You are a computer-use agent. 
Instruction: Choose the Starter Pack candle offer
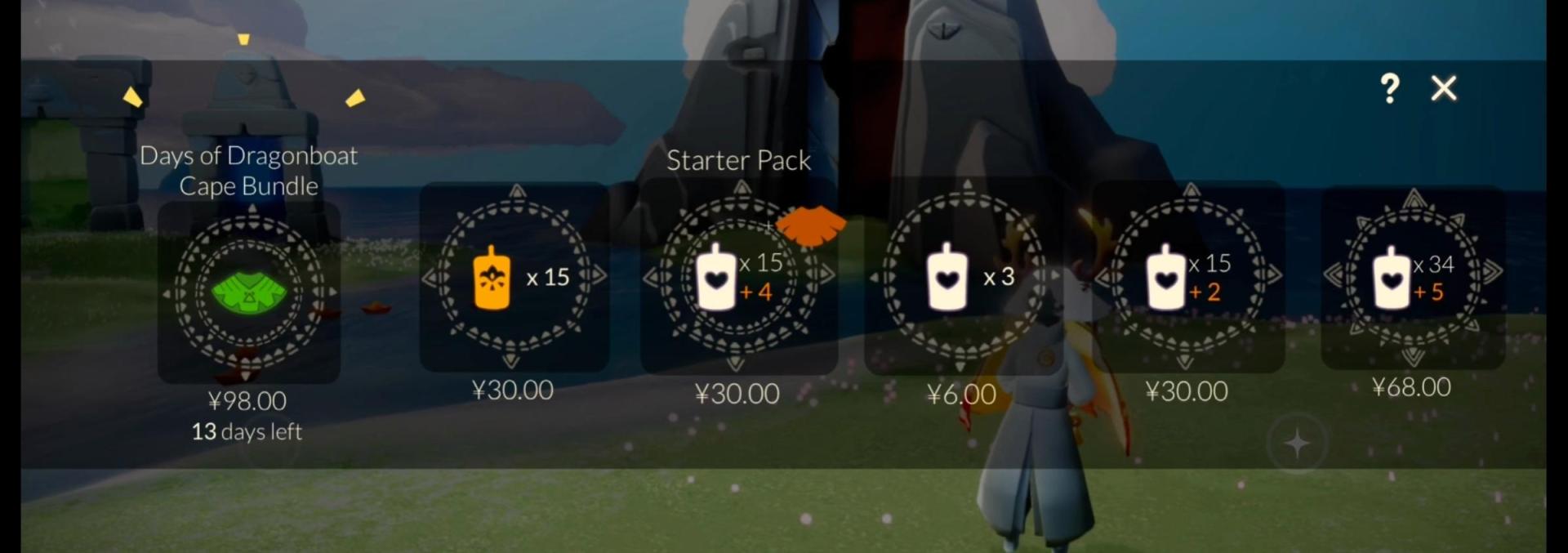[x=737, y=277]
